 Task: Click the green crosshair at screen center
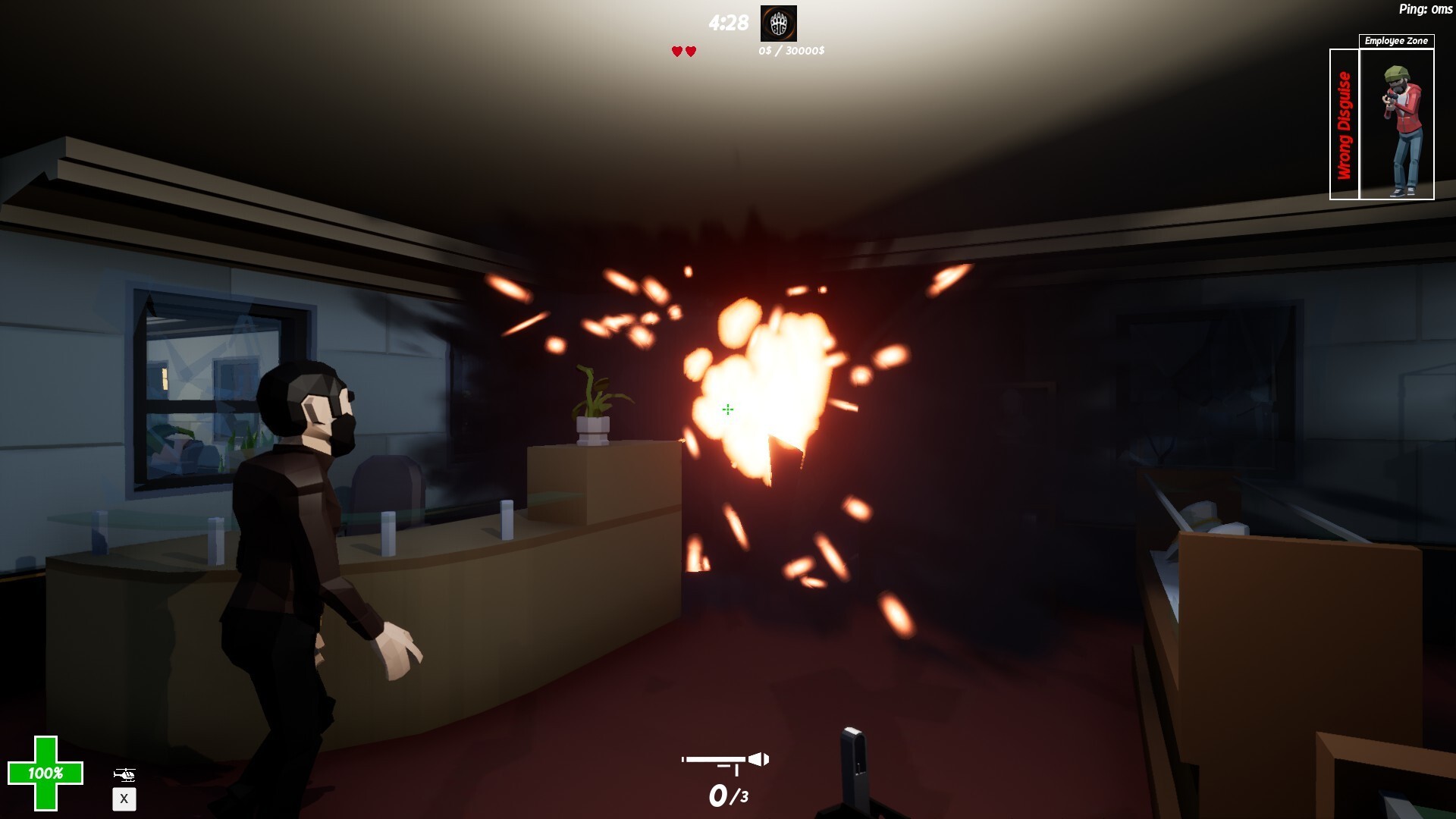[726, 409]
